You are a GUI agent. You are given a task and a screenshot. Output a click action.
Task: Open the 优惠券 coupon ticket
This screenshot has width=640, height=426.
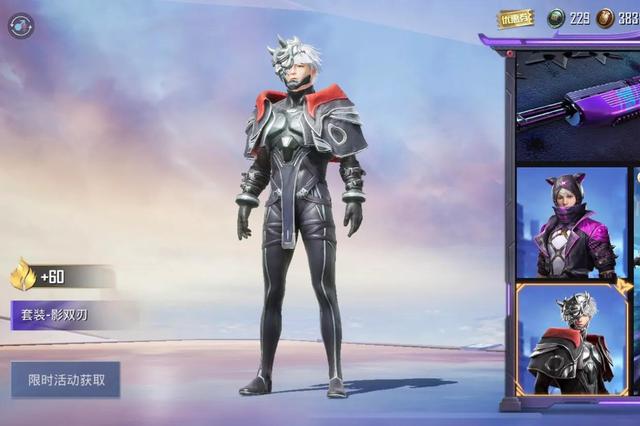point(515,19)
